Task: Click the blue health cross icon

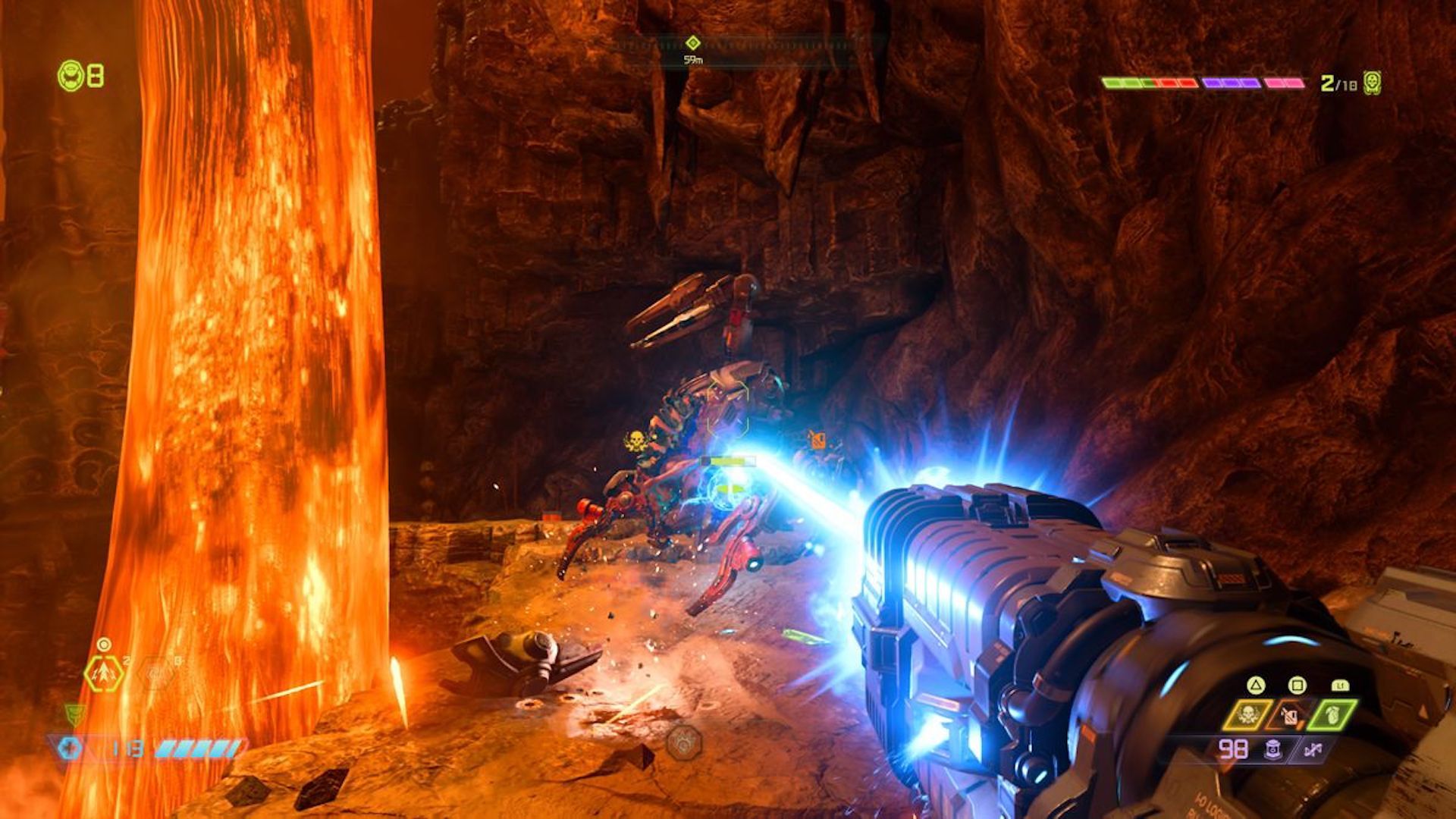Action: click(70, 749)
